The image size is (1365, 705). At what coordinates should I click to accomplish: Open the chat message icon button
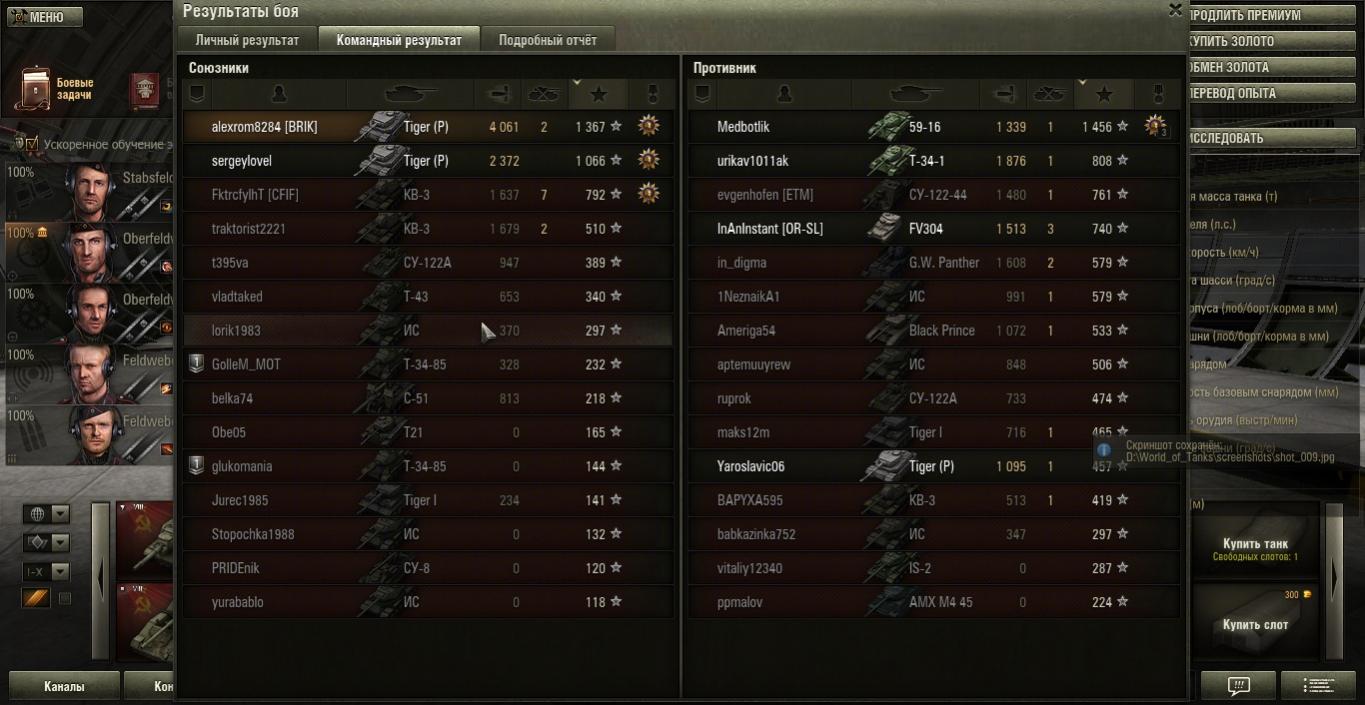pyautogui.click(x=1238, y=686)
